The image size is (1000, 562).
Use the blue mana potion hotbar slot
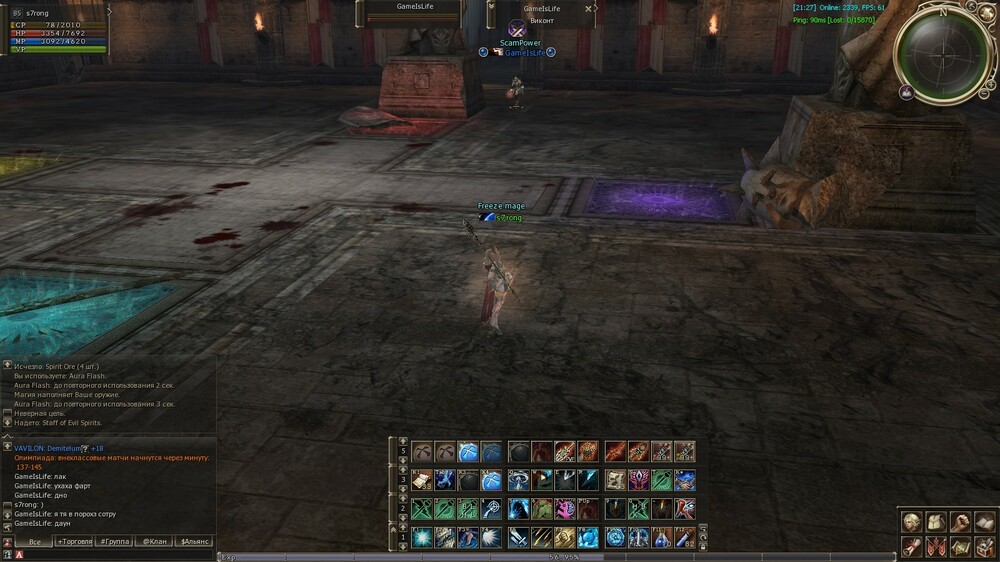click(x=661, y=538)
